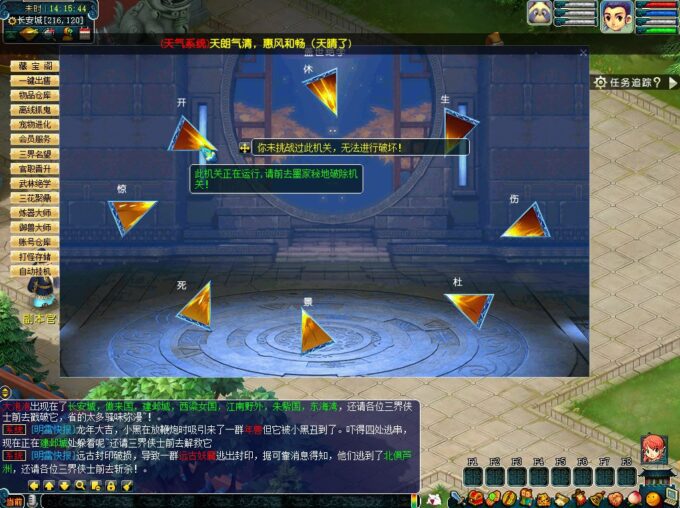
Task: Choose the 景 gate triangle
Action: pyautogui.click(x=315, y=330)
